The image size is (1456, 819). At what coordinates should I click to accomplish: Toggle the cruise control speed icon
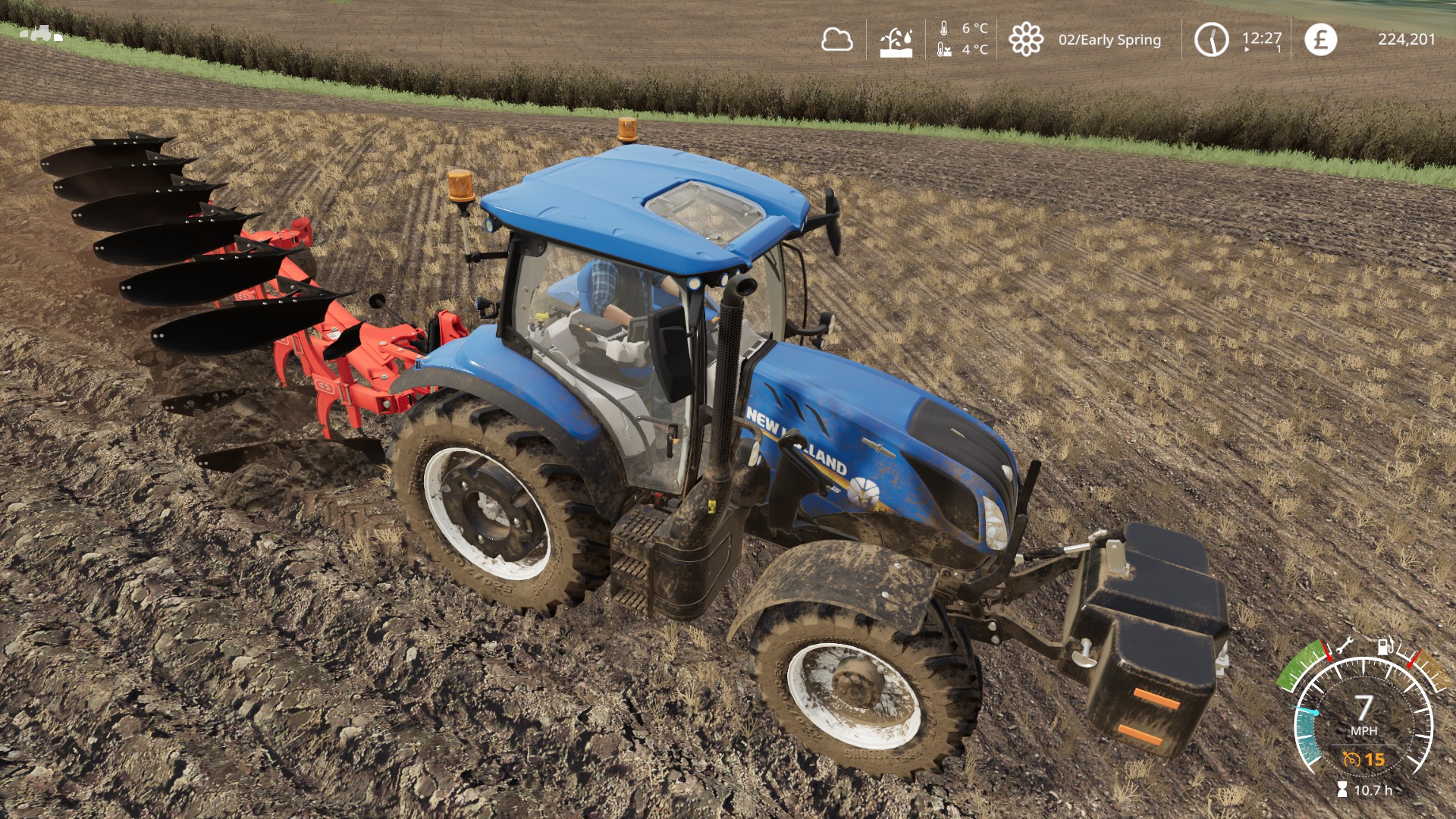coord(1352,759)
